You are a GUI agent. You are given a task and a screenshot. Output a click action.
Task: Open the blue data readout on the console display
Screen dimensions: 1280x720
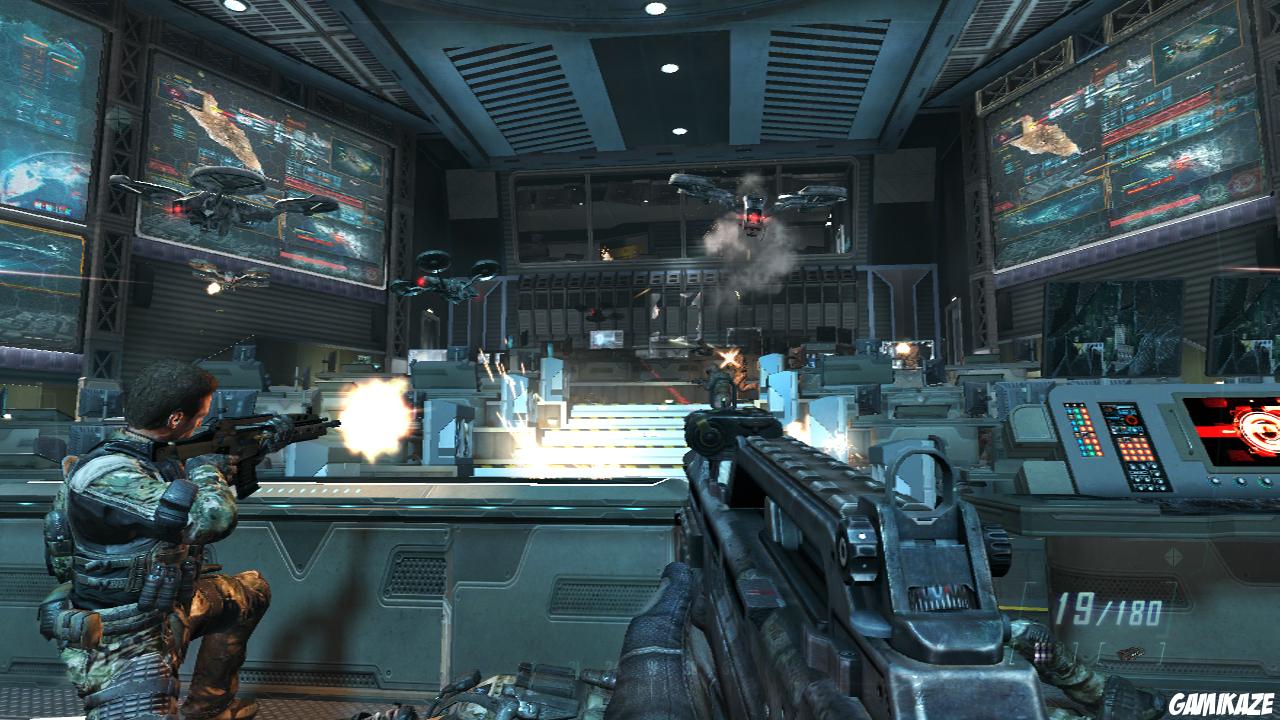tap(1124, 411)
